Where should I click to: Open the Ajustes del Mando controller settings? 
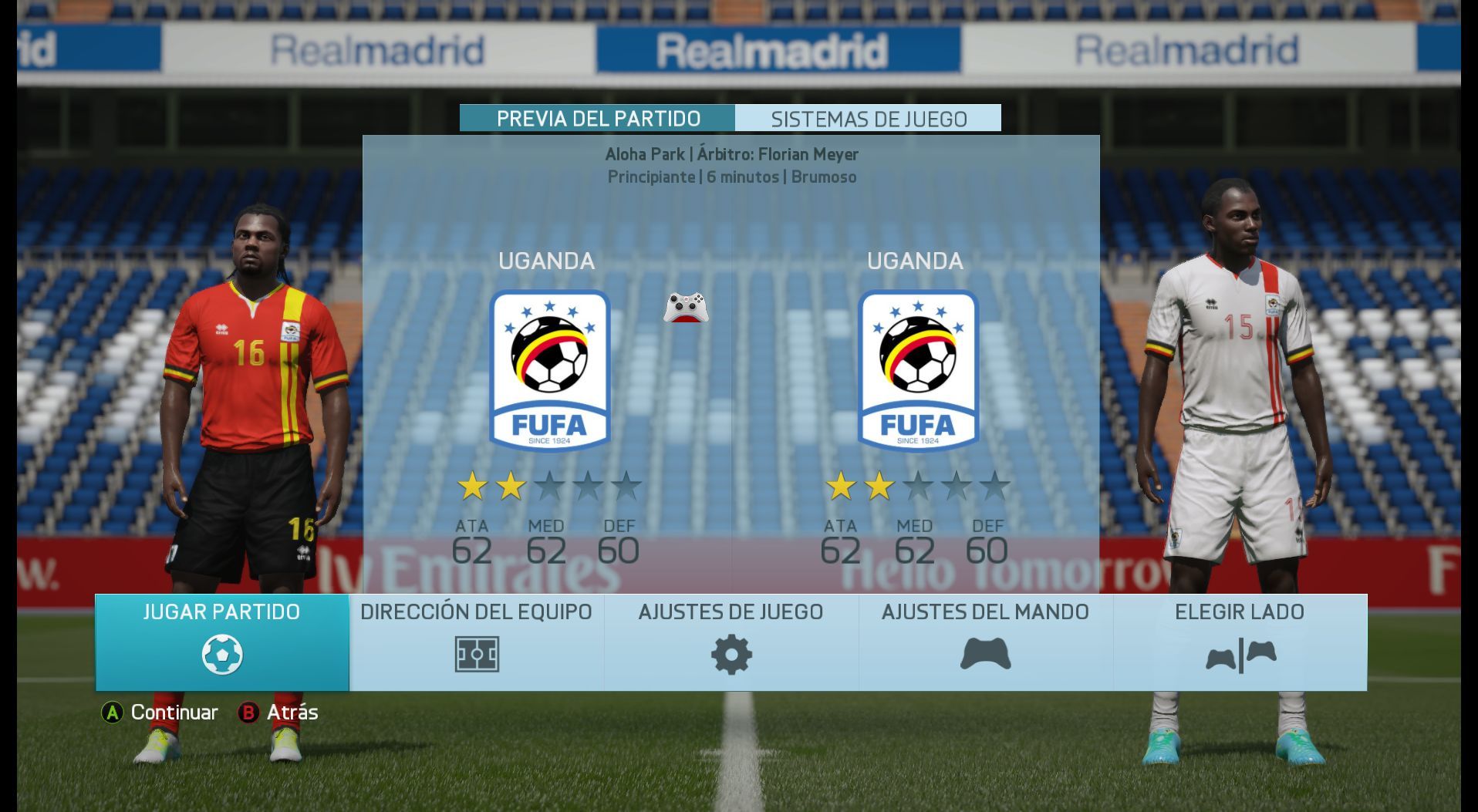click(x=985, y=642)
